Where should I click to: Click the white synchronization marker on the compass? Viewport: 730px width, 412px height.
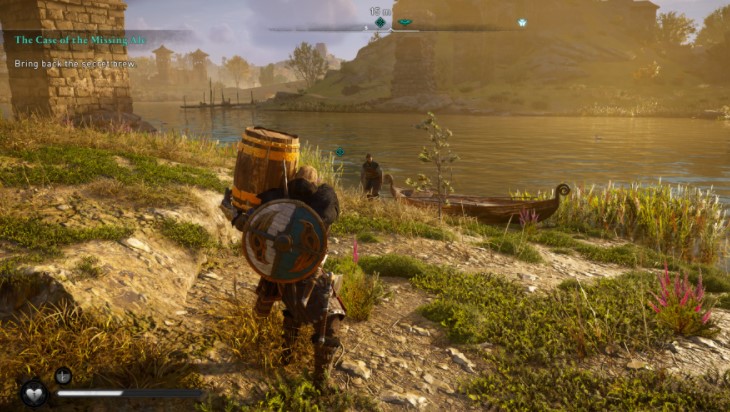pos(522,22)
